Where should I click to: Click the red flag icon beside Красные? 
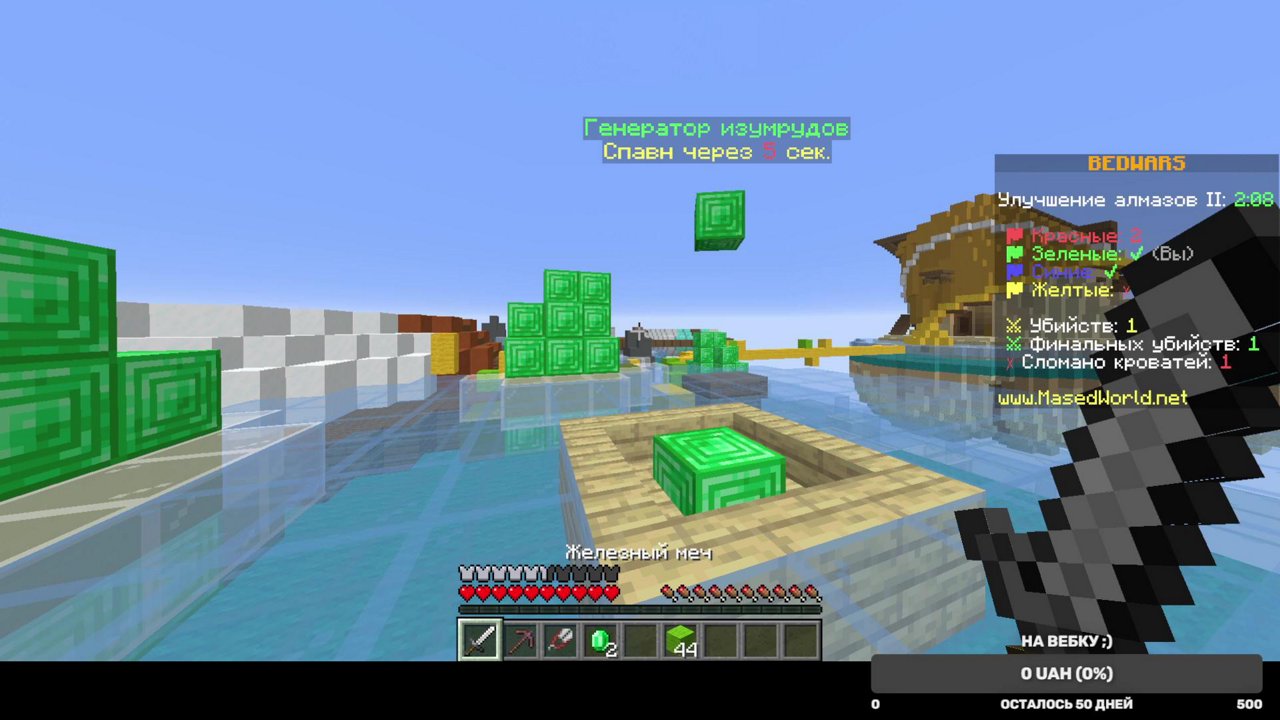click(1015, 235)
